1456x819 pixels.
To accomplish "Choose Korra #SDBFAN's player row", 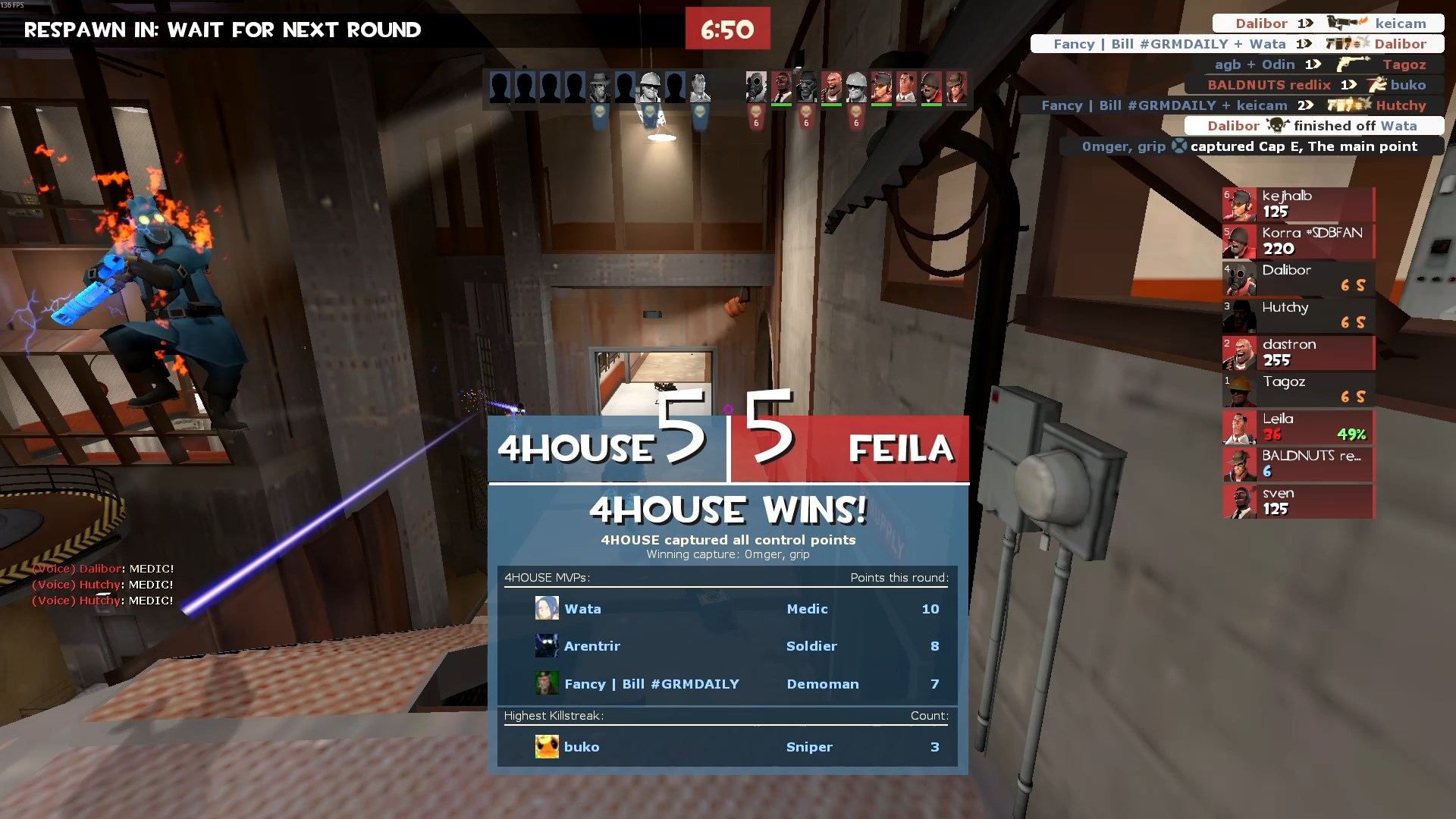I will 1298,241.
